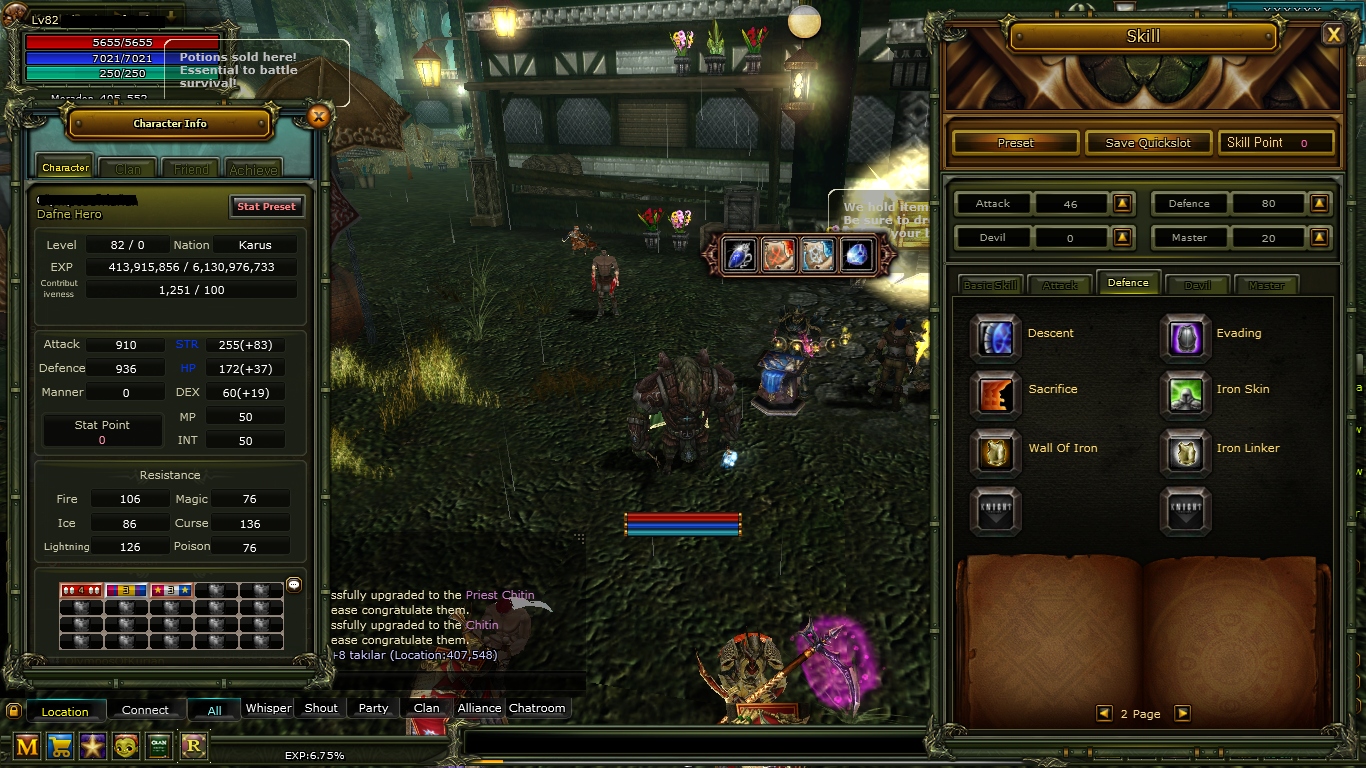The image size is (1366, 768).
Task: Increase the Attack skill points arrow
Action: click(1122, 204)
